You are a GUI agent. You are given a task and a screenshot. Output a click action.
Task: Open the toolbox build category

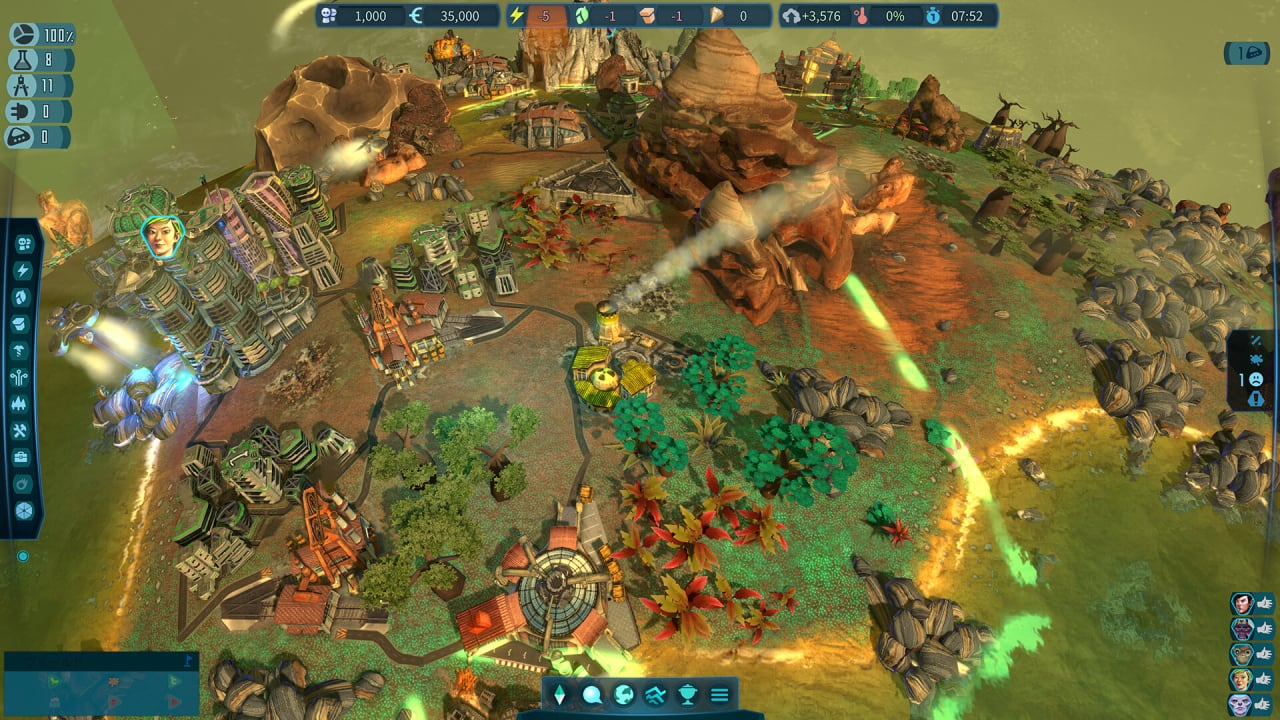23,457
